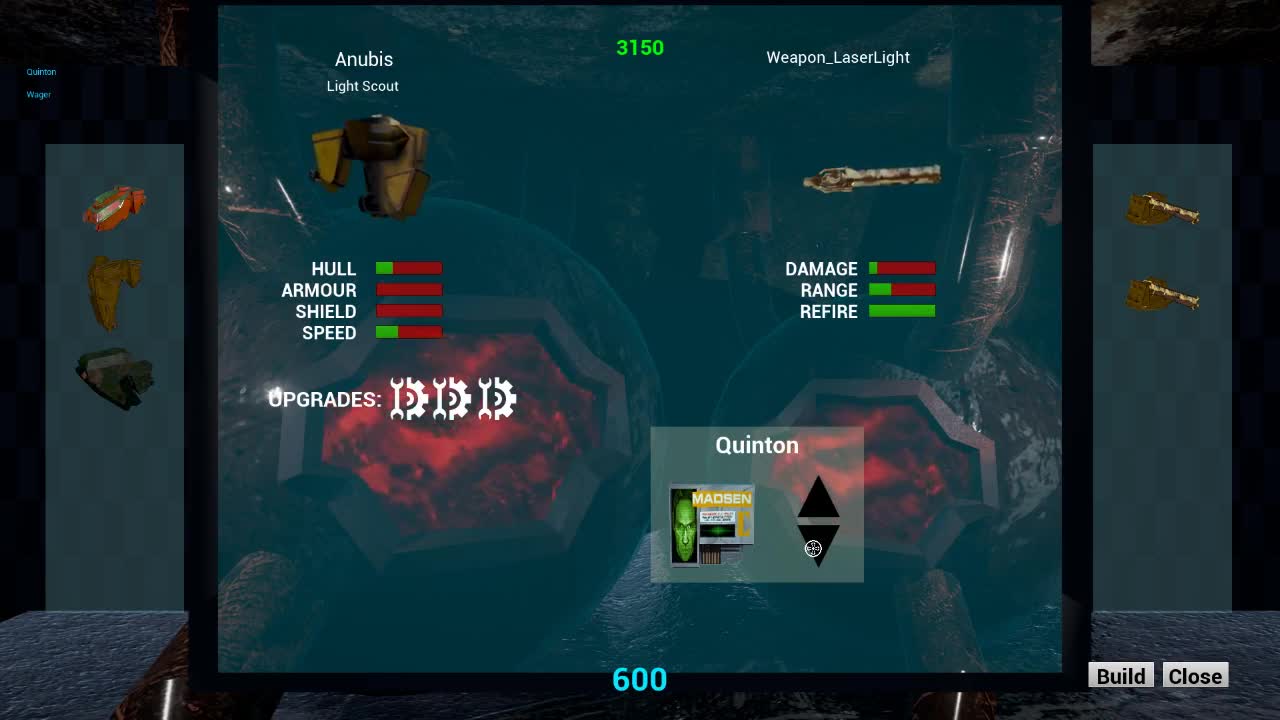This screenshot has width=1280, height=720.
Task: Click the last upgrade wrench slot
Action: click(496, 399)
